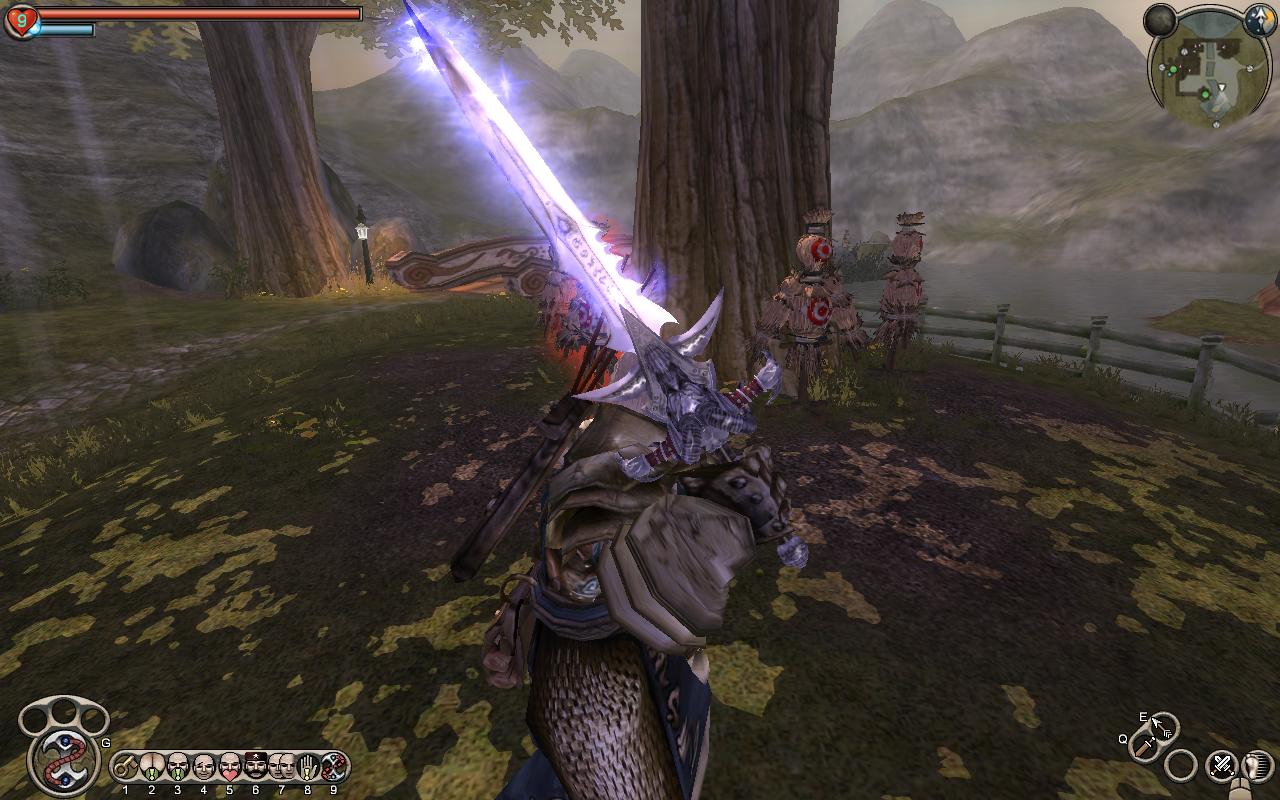Screen dimensions: 1280x800
Task: Activate the crossed swords combat icon
Action: [x=1221, y=767]
